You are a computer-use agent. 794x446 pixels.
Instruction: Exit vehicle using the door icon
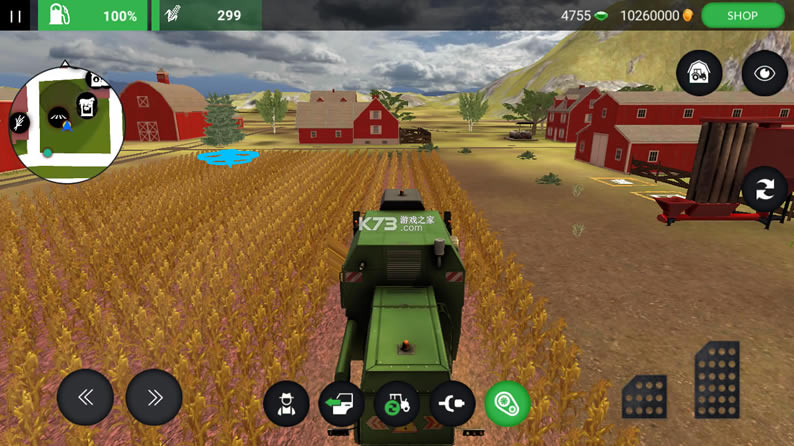[341, 404]
